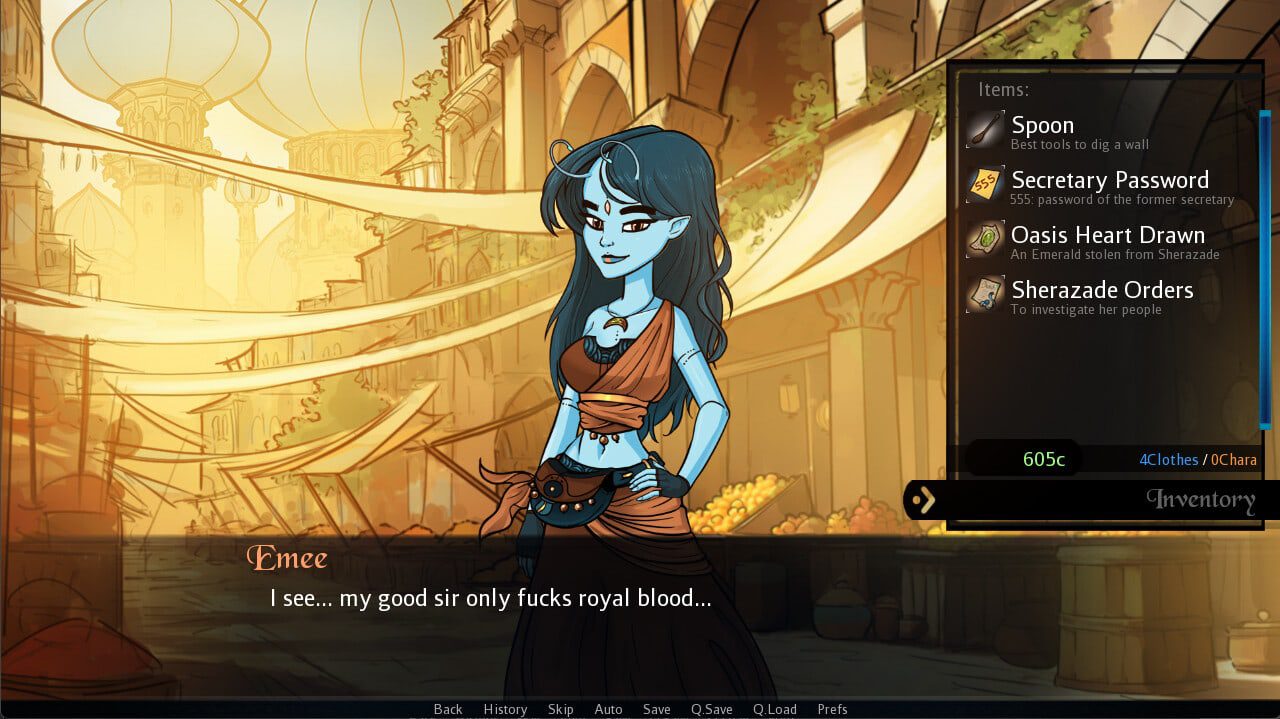Open Prefs settings
Image resolution: width=1280 pixels, height=719 pixels.
(832, 709)
